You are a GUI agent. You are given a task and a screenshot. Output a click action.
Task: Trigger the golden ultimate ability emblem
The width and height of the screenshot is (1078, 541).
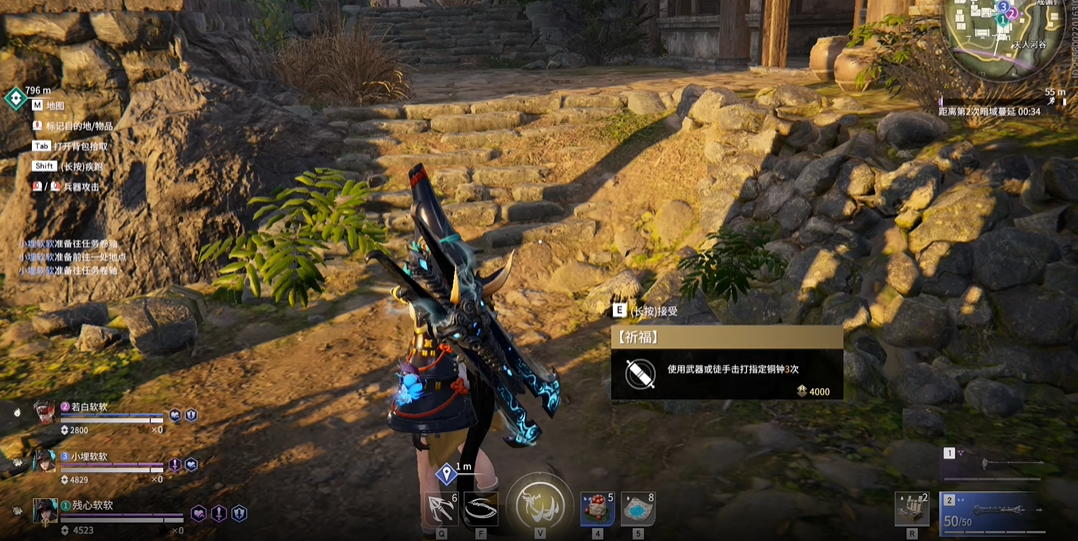click(539, 505)
